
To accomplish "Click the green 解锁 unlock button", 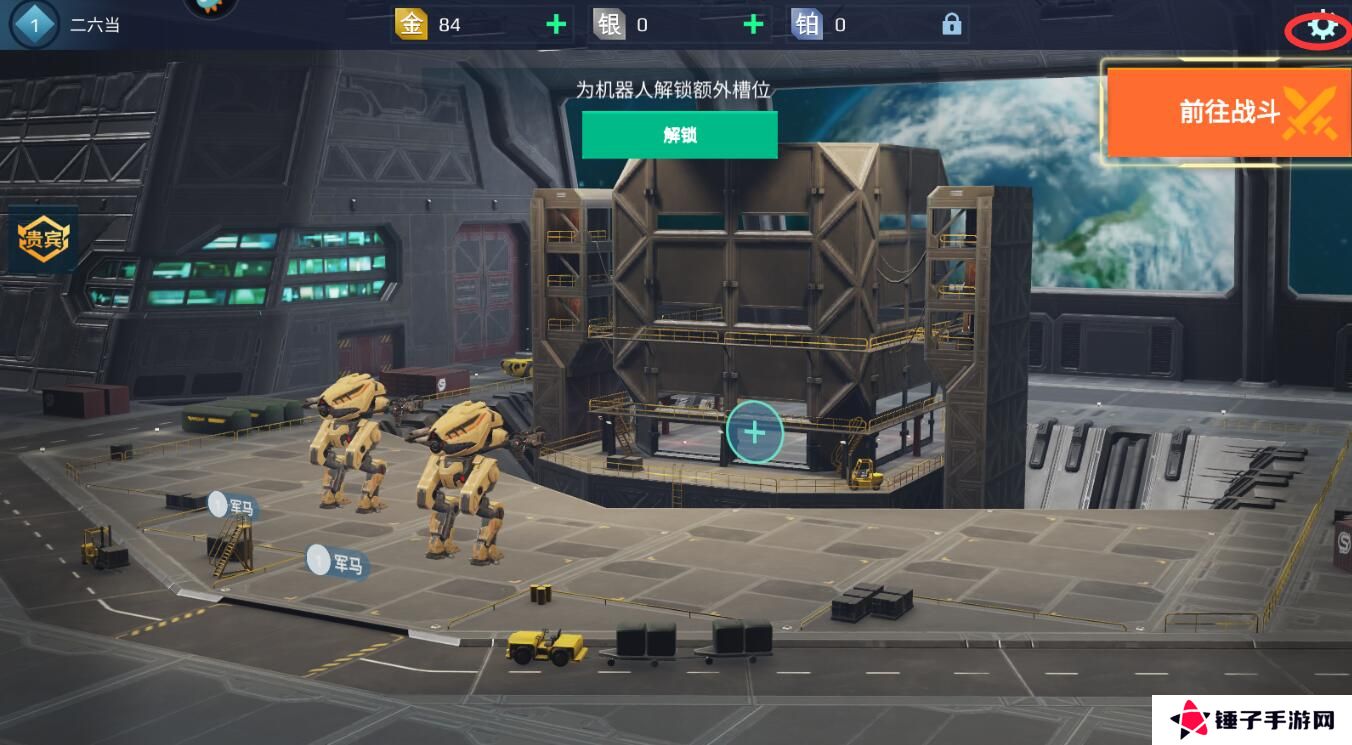I will tap(679, 135).
